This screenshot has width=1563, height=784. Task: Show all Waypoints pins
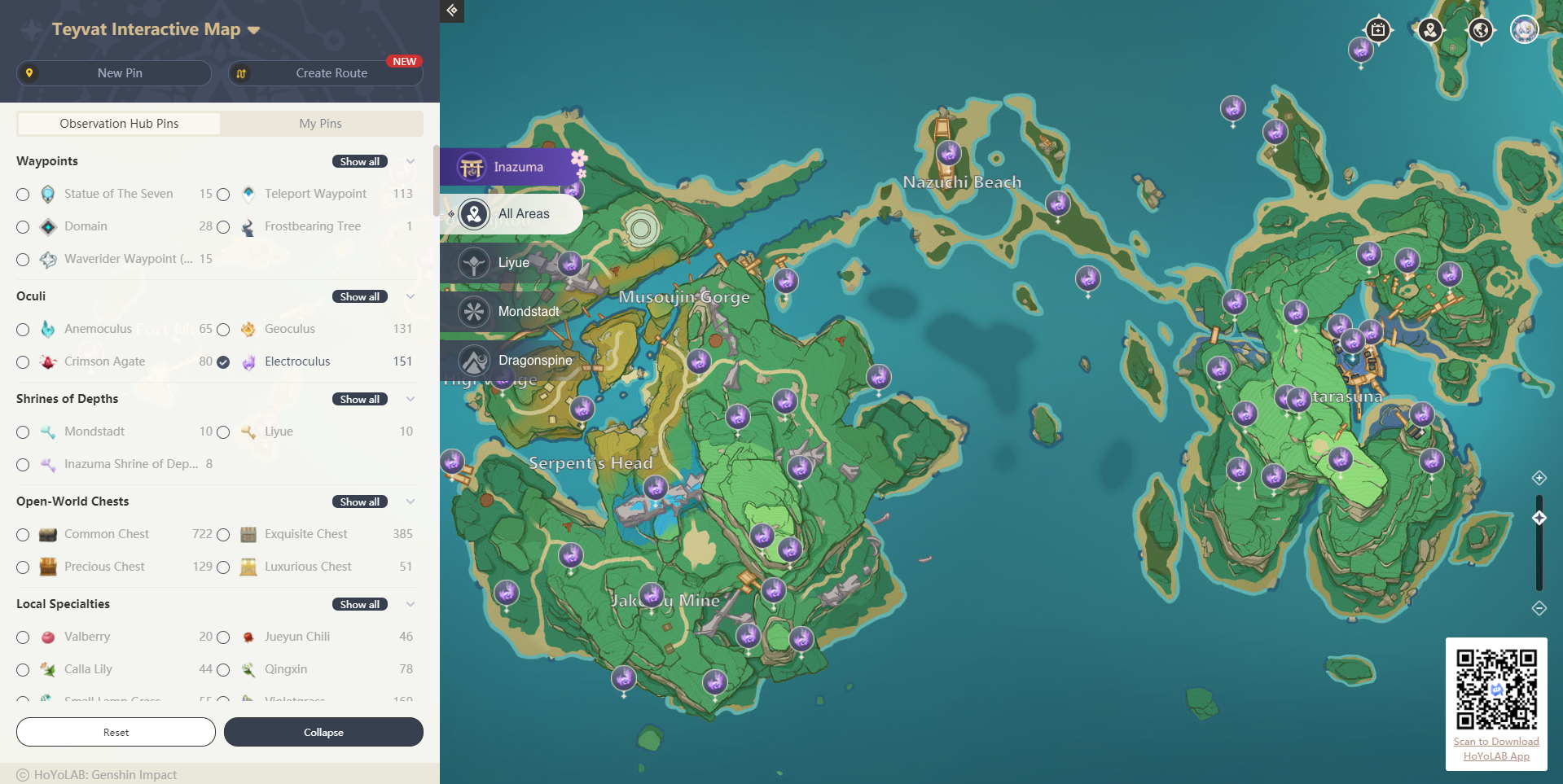pos(359,161)
